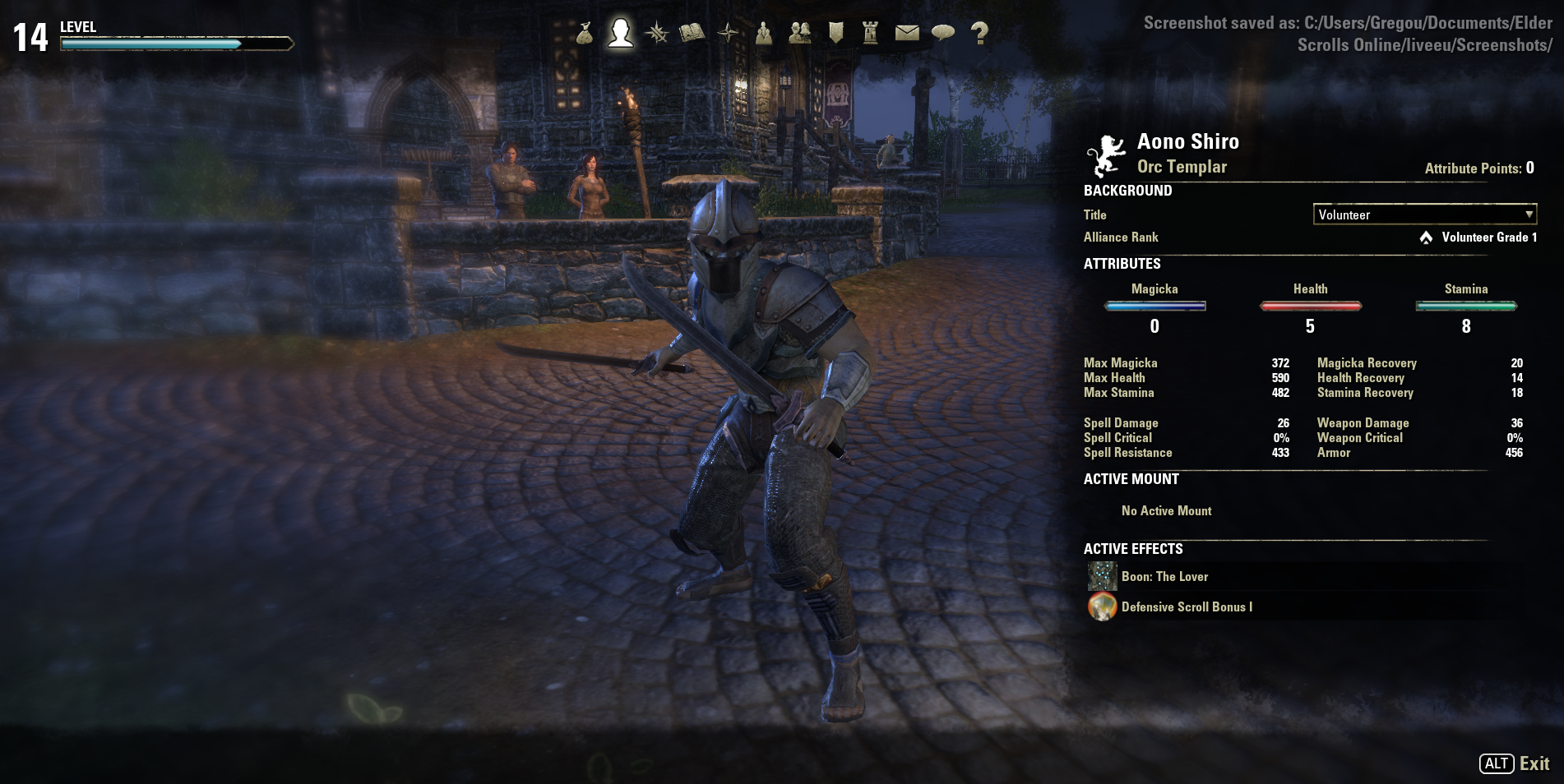
Task: Click the Exit button
Action: click(x=1515, y=763)
